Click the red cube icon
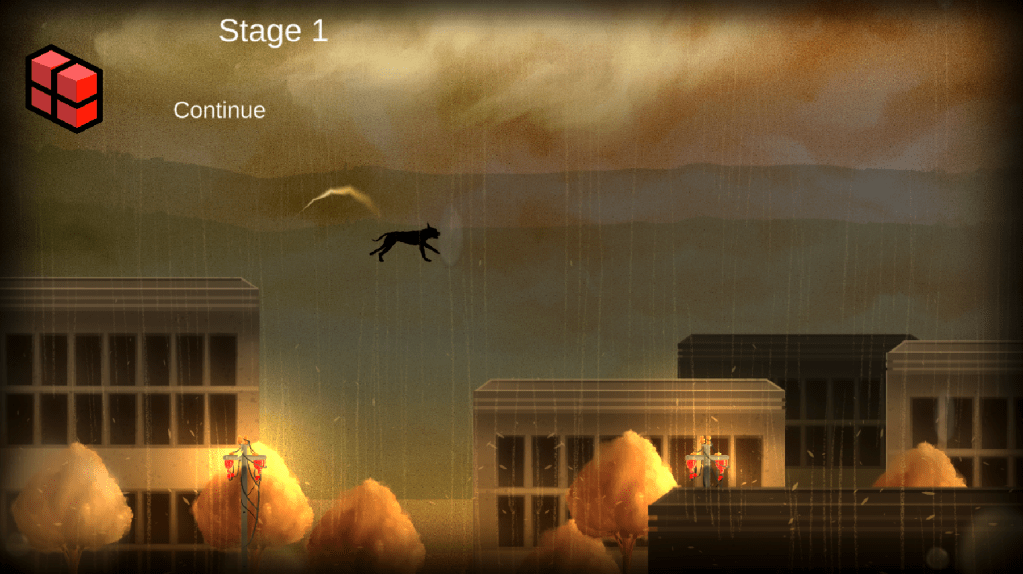The image size is (1023, 574). click(64, 88)
